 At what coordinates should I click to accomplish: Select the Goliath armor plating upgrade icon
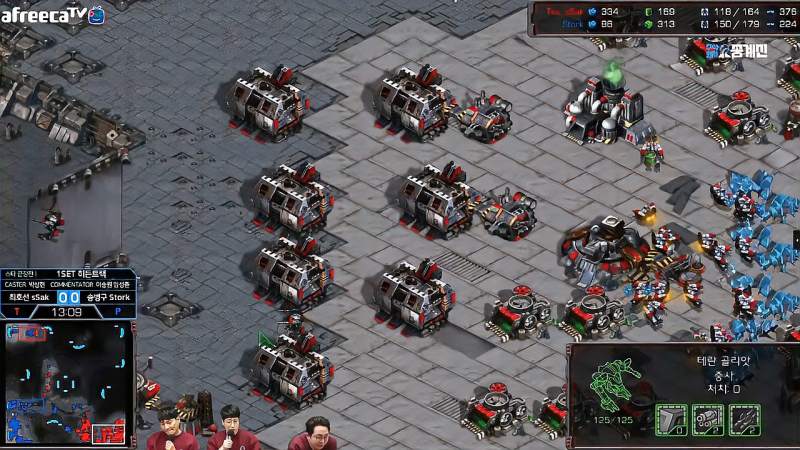click(x=671, y=421)
